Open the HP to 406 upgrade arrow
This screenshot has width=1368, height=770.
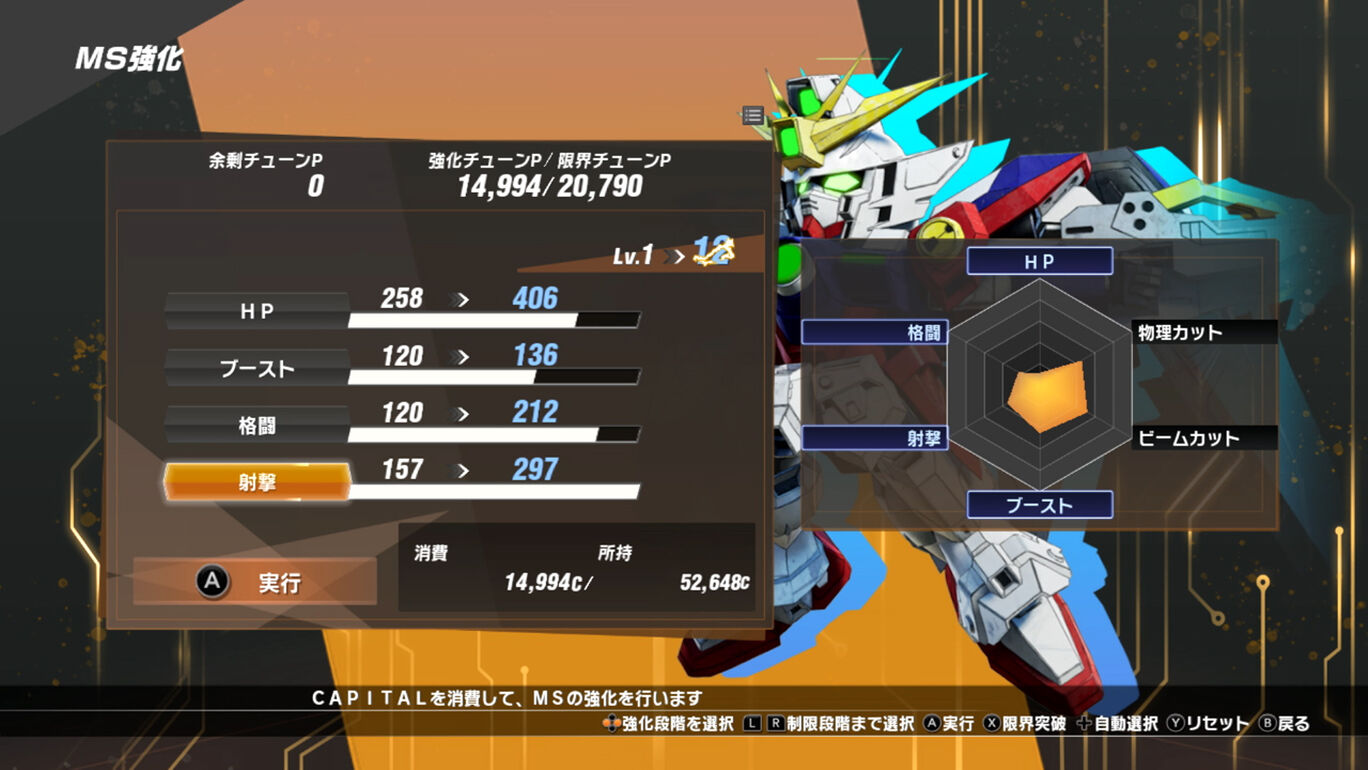pos(456,297)
